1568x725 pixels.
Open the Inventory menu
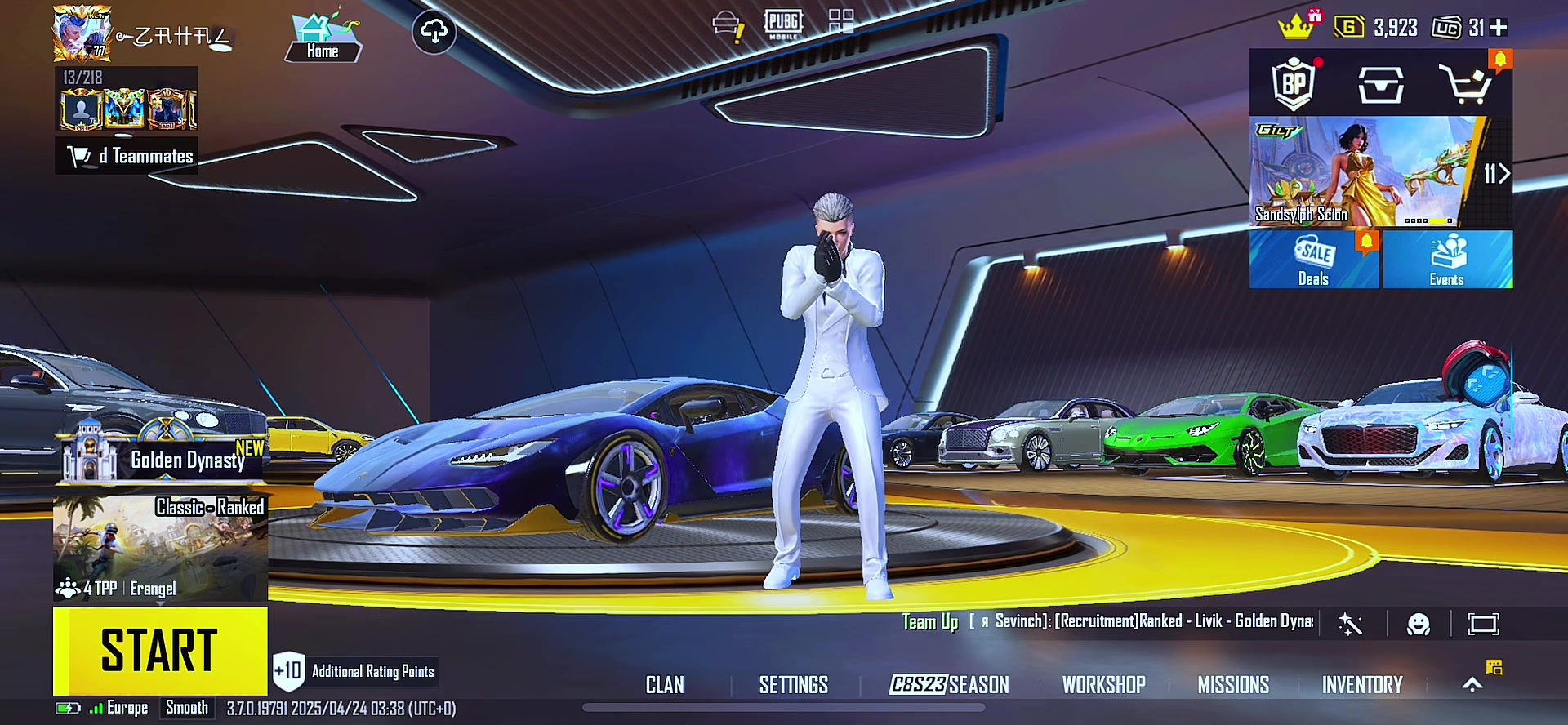[1362, 685]
